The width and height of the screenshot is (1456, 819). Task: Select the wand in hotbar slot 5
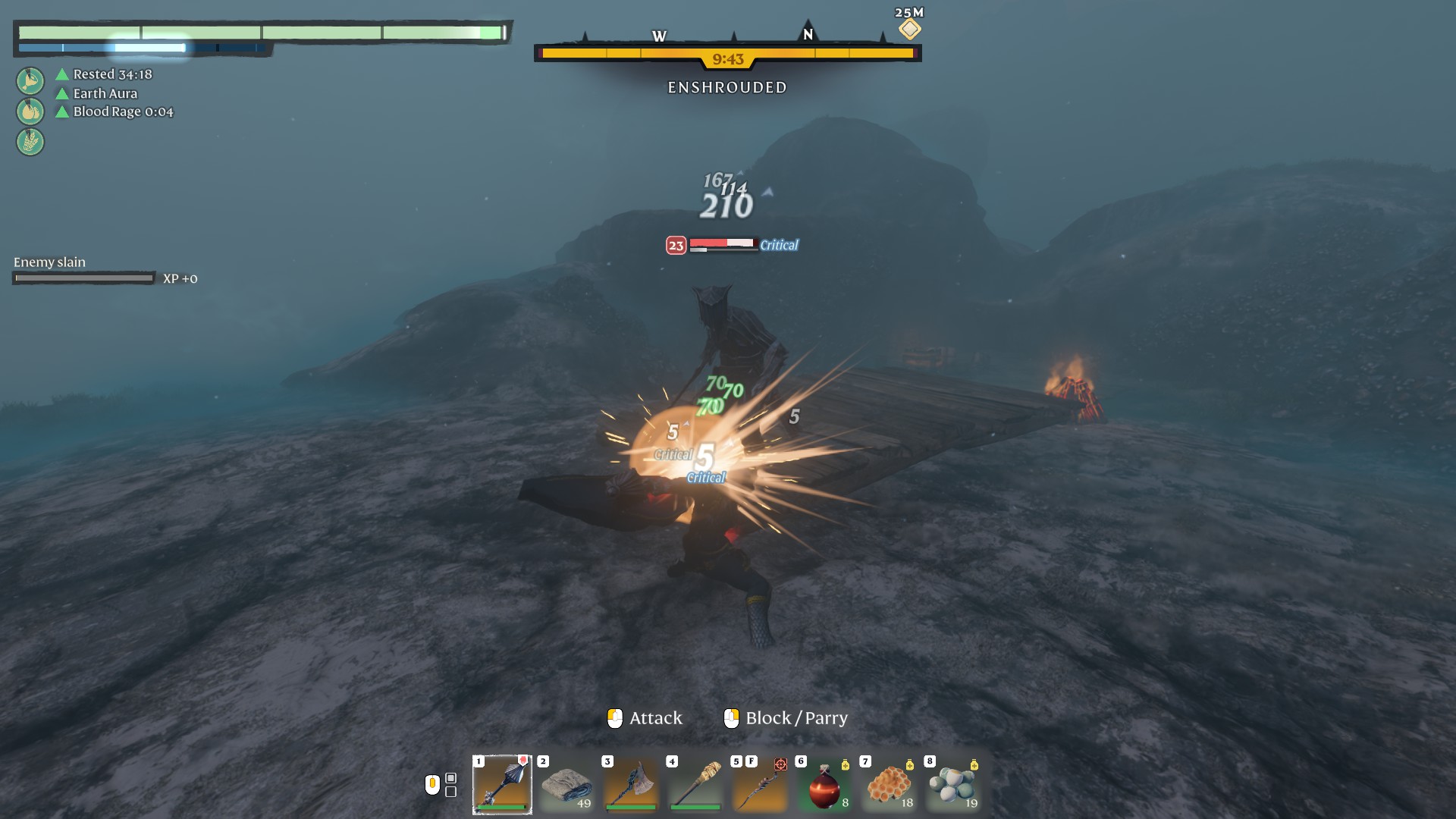[x=760, y=784]
